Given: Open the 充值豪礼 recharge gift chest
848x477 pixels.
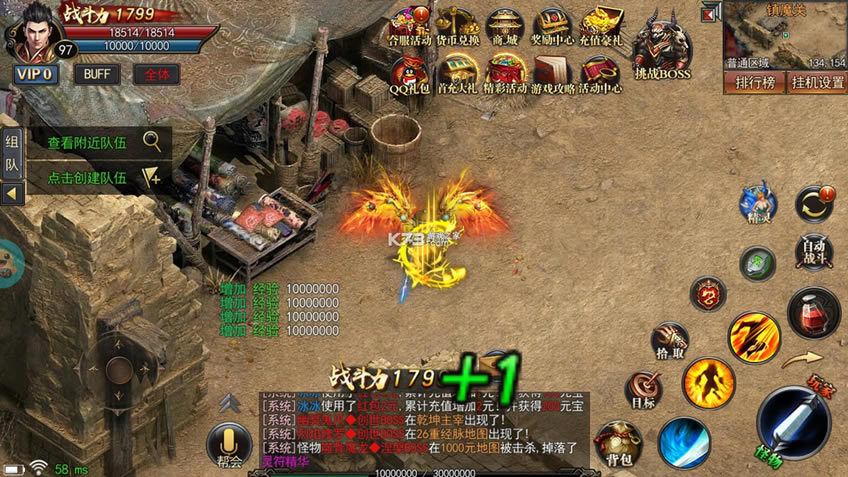Looking at the screenshot, I should coord(601,27).
